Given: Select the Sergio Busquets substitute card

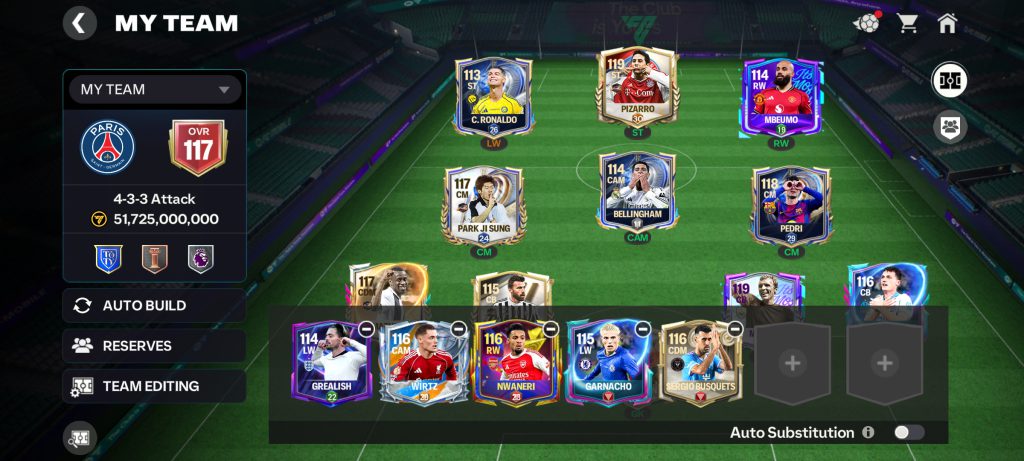Looking at the screenshot, I should [x=697, y=364].
